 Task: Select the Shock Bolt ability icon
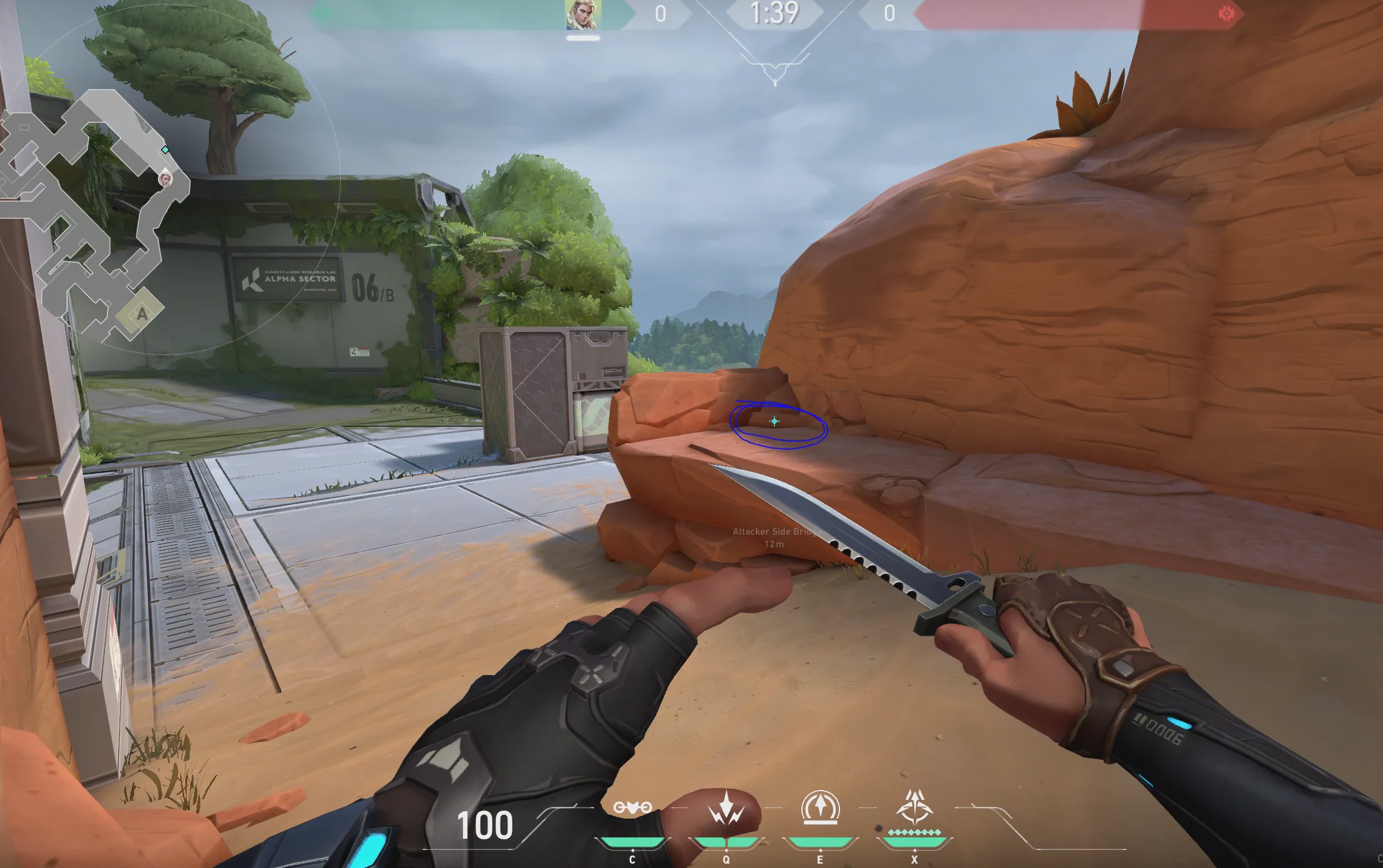click(x=726, y=809)
